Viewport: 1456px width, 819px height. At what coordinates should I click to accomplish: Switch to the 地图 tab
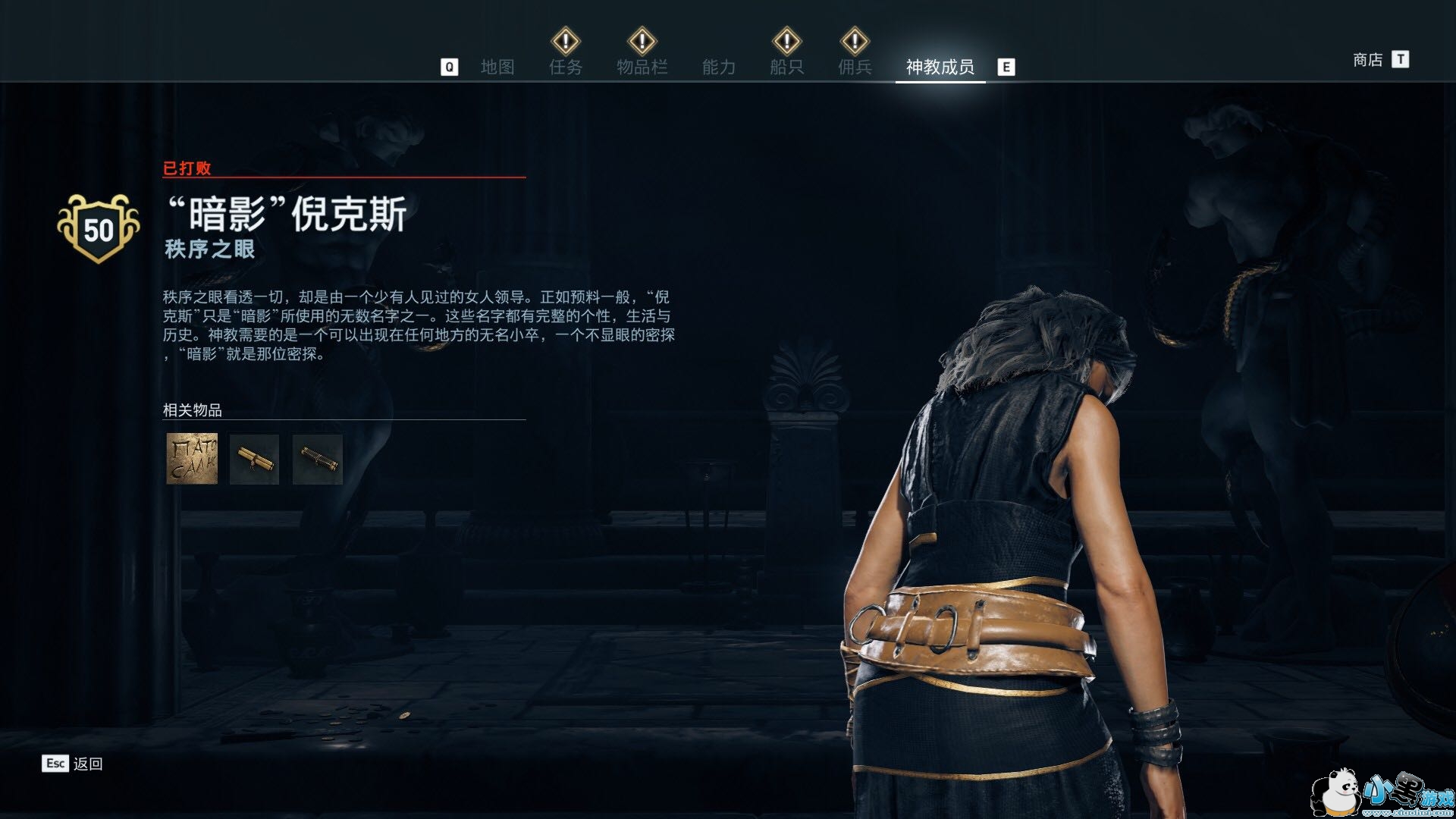tap(497, 67)
